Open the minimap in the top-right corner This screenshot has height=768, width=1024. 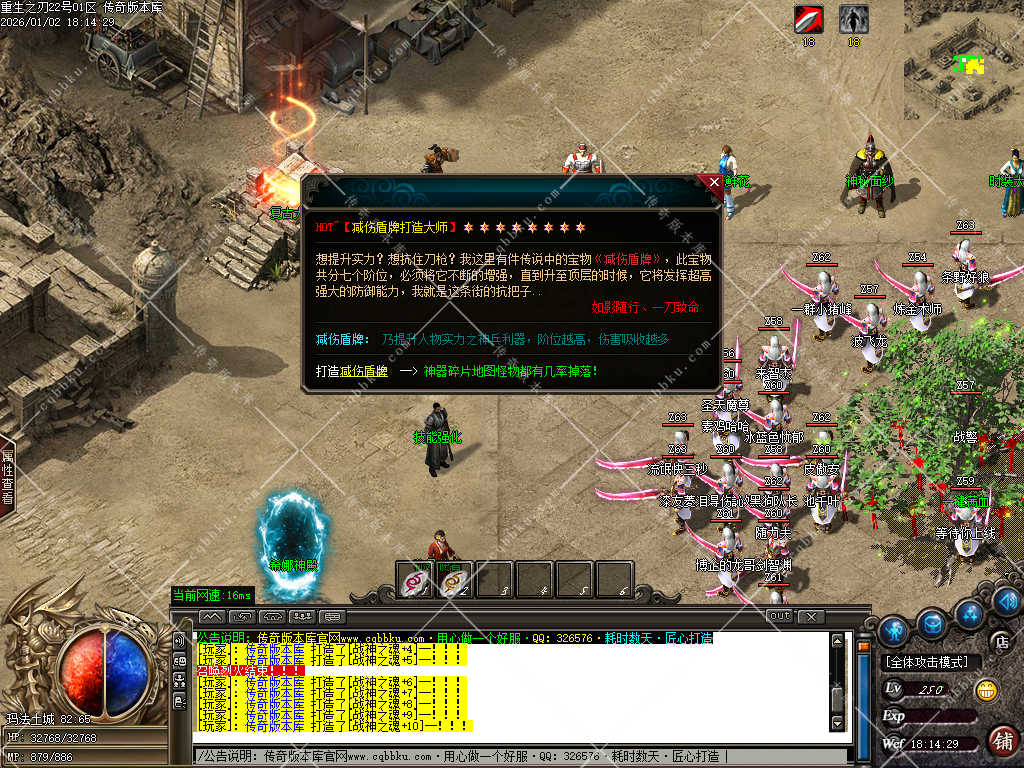[963, 58]
